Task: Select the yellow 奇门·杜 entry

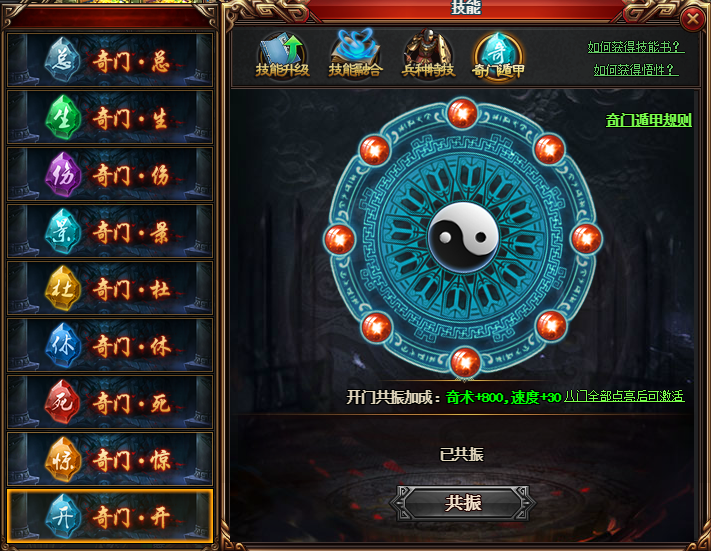Action: 110,289
